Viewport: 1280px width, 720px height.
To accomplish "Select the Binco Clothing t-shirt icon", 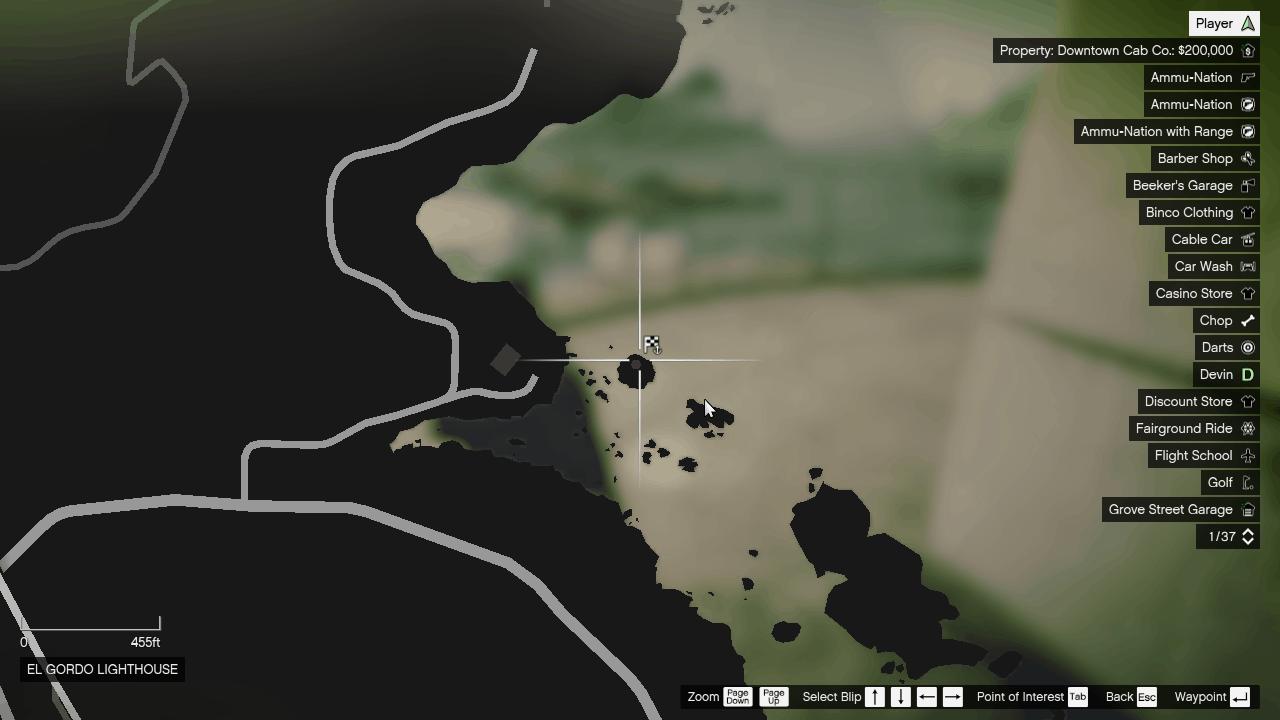I will tap(1247, 212).
